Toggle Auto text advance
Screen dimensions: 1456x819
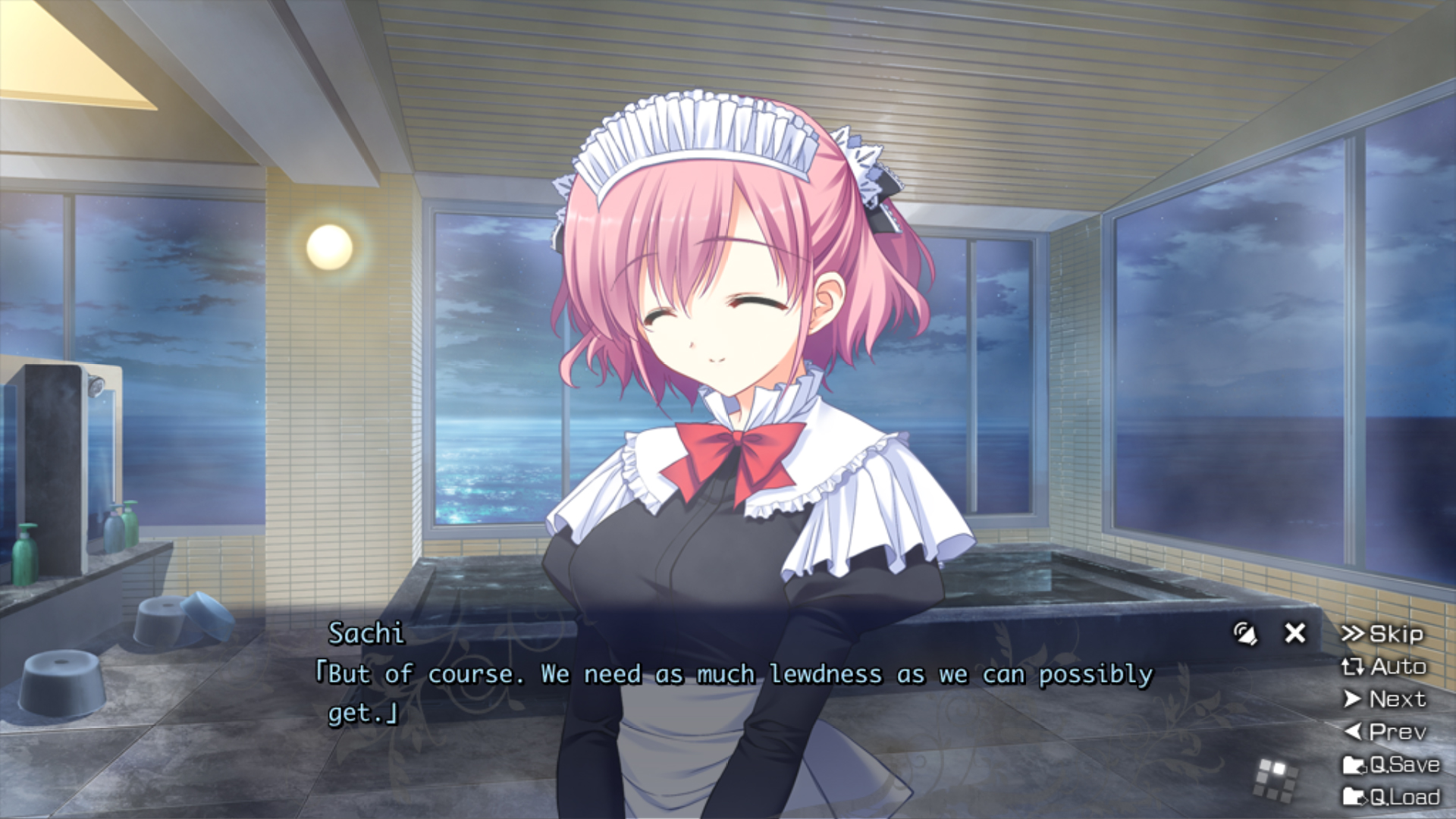click(1384, 667)
